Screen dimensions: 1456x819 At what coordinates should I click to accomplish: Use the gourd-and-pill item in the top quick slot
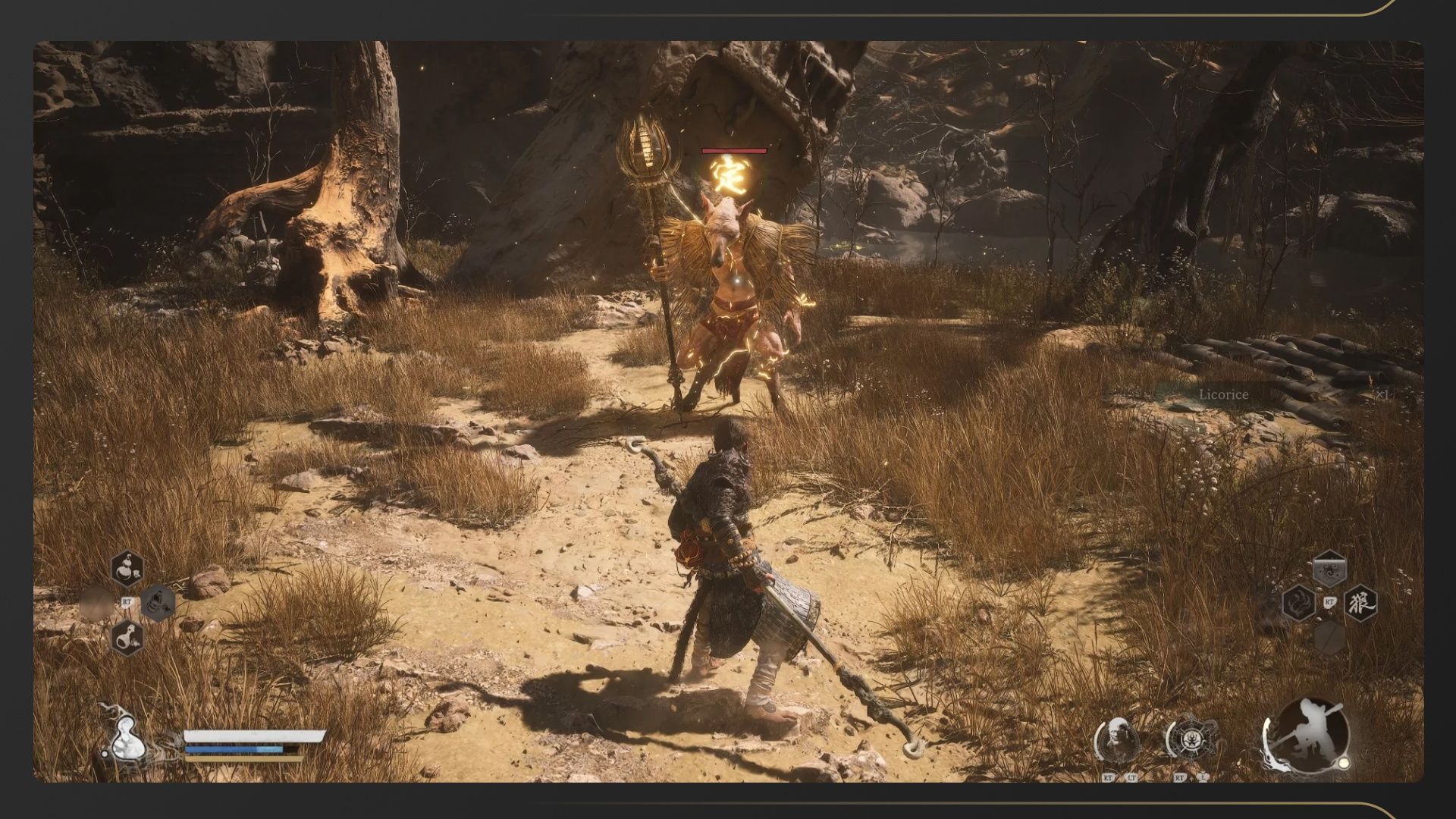(127, 569)
